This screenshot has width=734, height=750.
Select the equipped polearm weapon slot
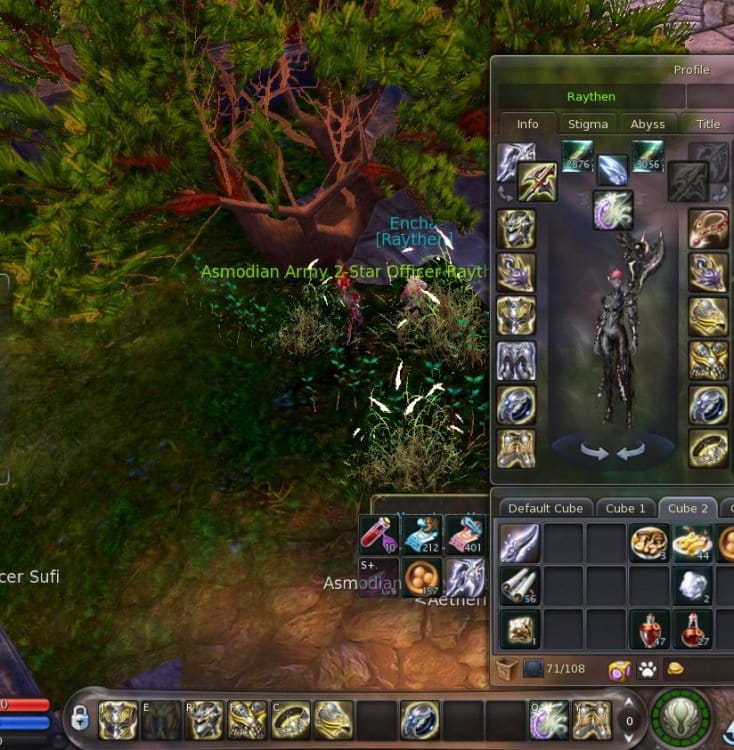click(x=537, y=181)
